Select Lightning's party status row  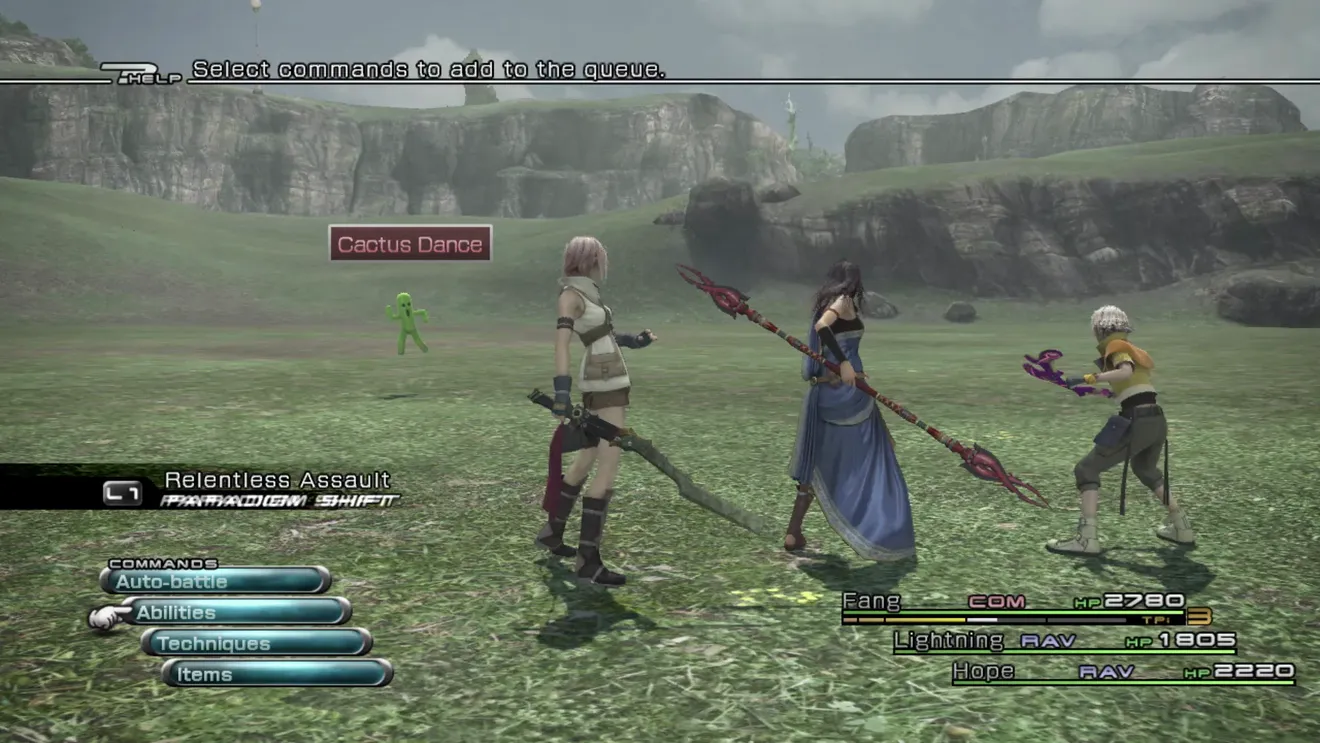pos(1066,642)
